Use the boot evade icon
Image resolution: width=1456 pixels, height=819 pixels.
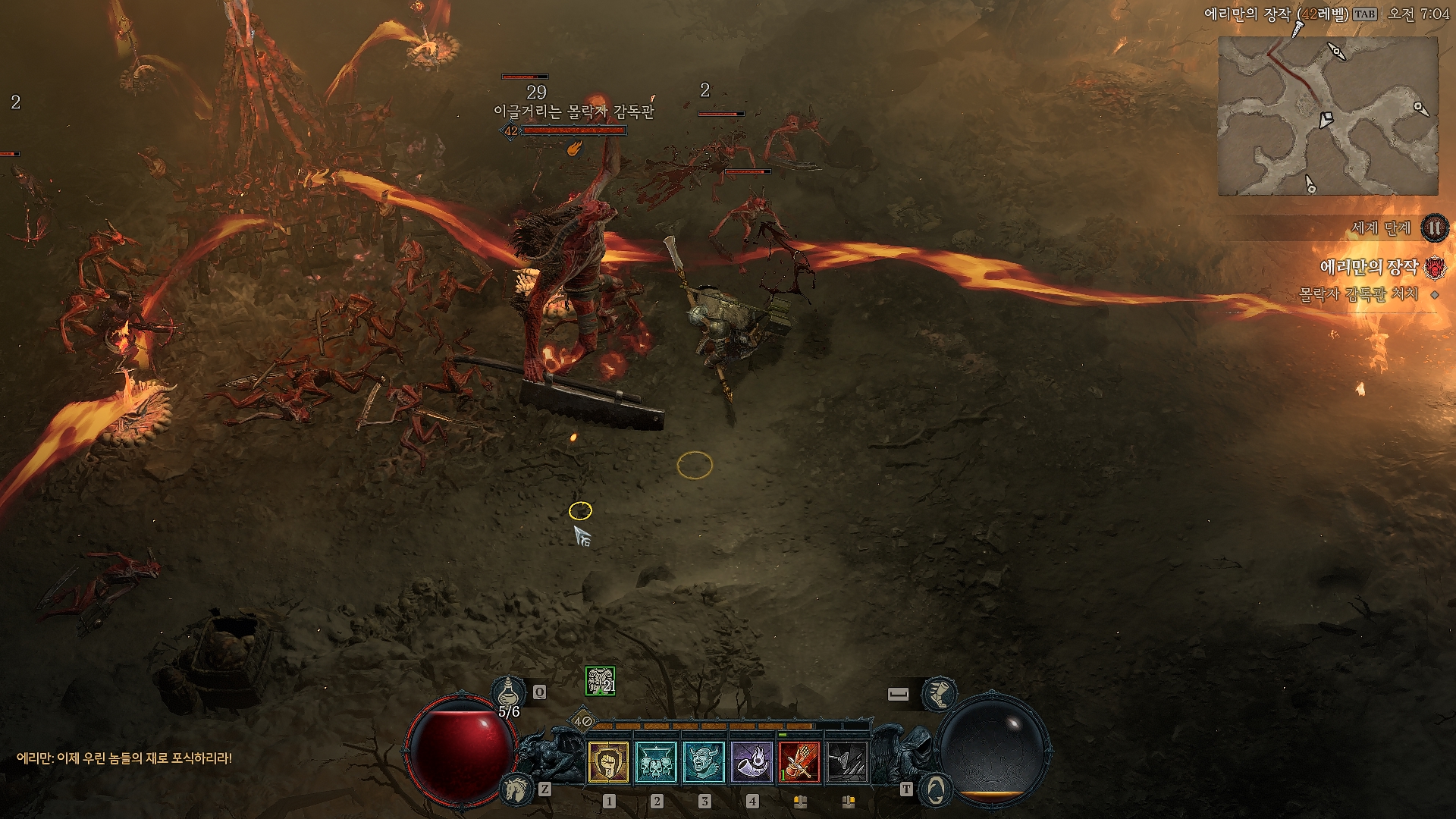click(x=939, y=693)
